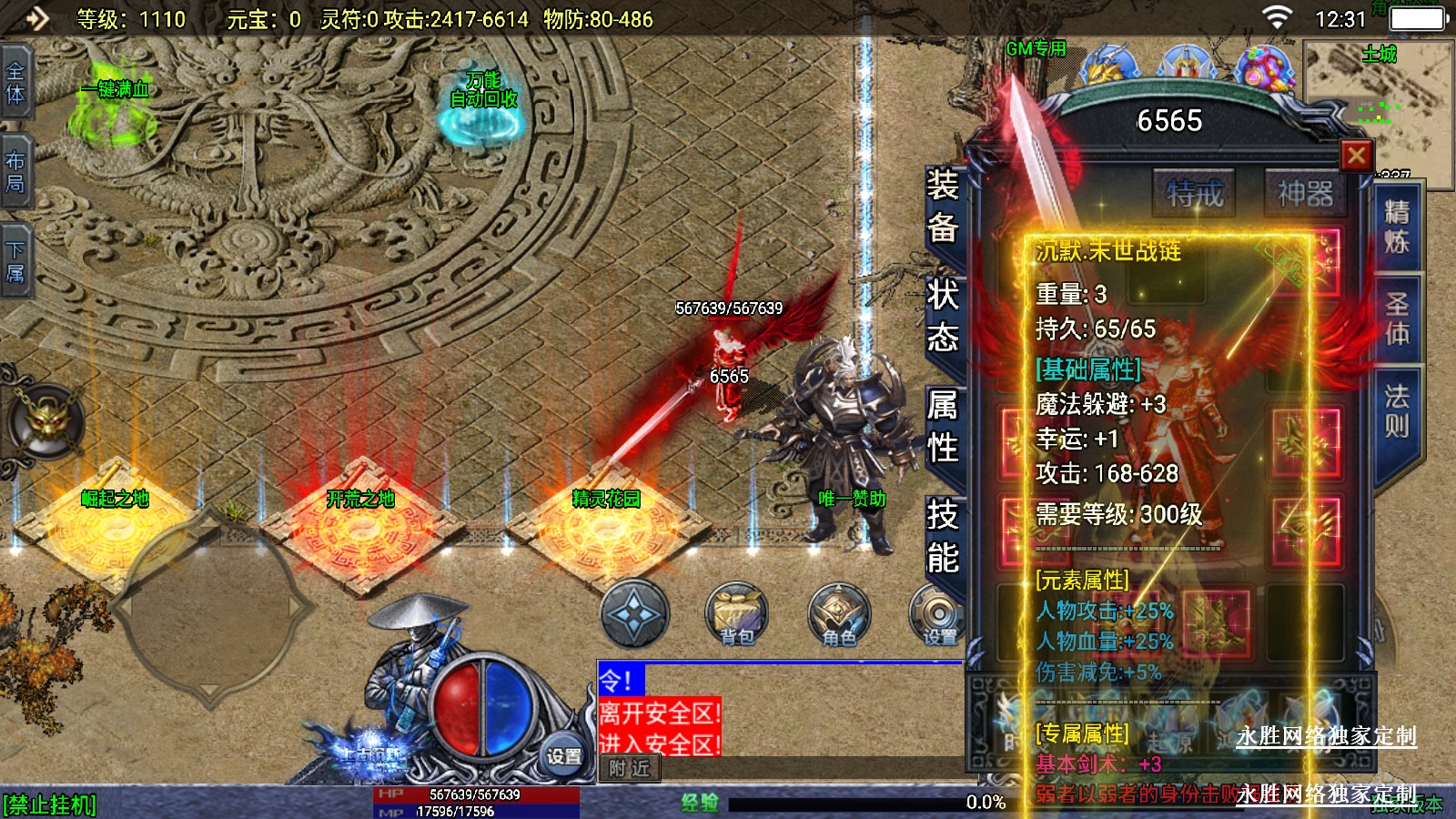
Task: Switch to the 神器 artifact tab
Action: point(1305,193)
